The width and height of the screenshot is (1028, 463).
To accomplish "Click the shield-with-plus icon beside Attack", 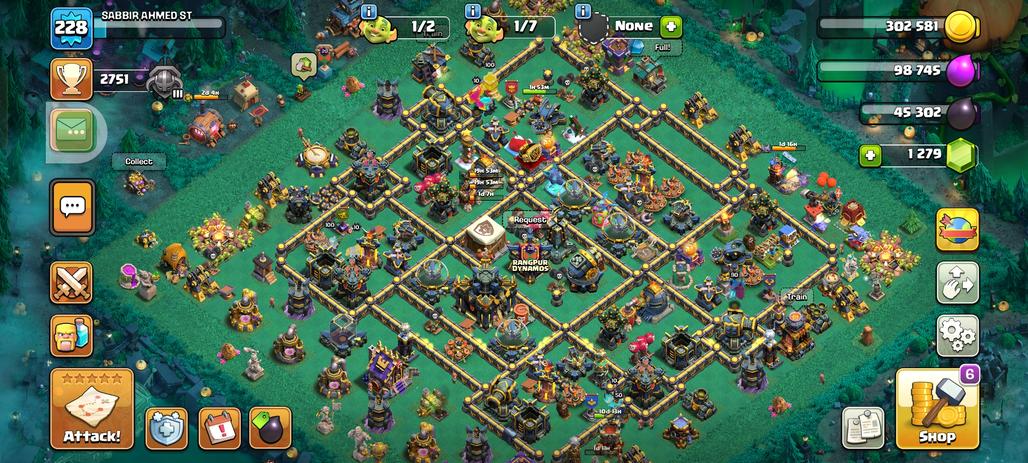I will coord(166,428).
